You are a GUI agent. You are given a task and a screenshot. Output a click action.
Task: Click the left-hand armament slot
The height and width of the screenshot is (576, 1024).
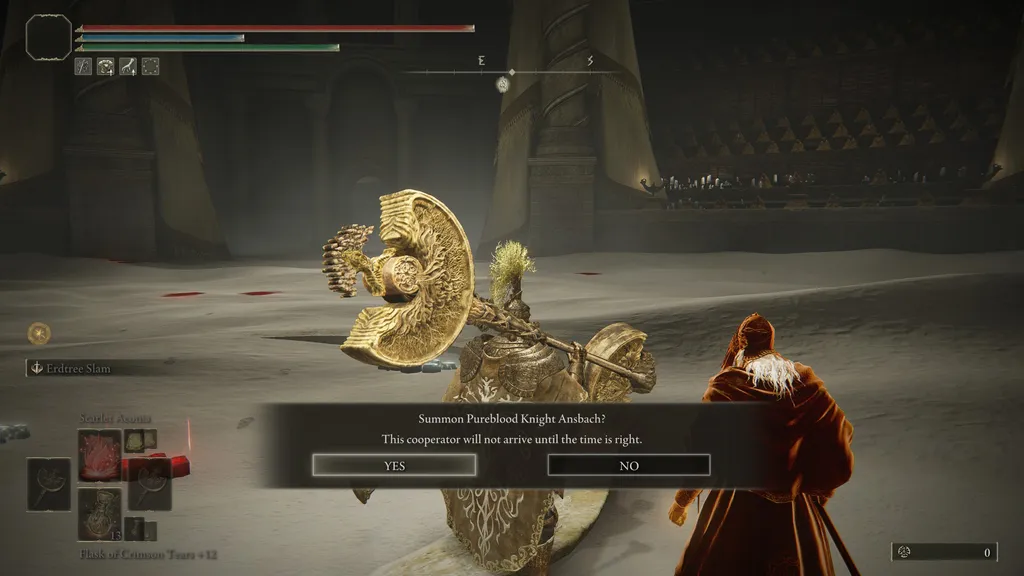(x=48, y=484)
